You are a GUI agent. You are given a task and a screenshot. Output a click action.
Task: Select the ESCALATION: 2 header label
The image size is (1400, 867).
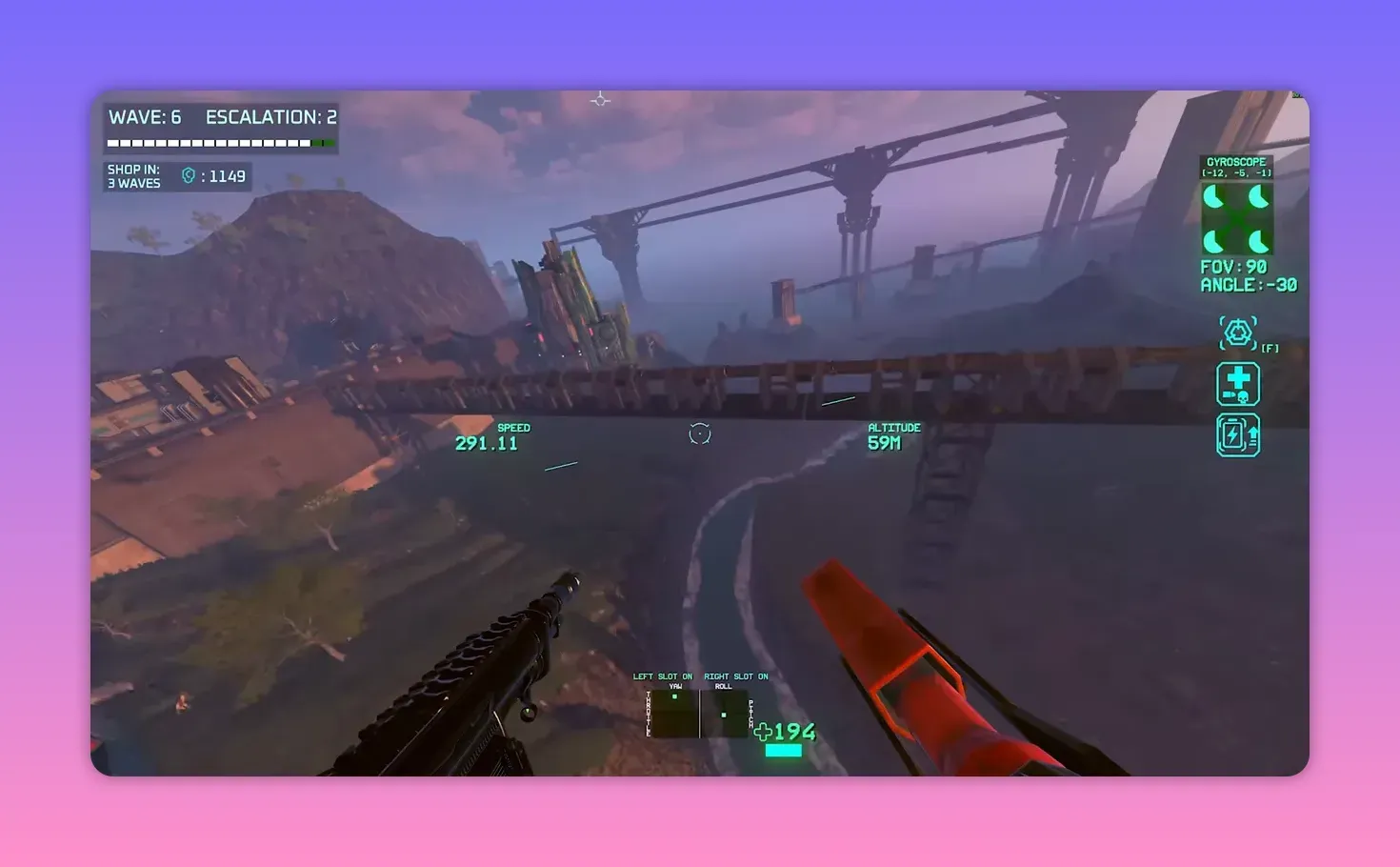tap(270, 116)
